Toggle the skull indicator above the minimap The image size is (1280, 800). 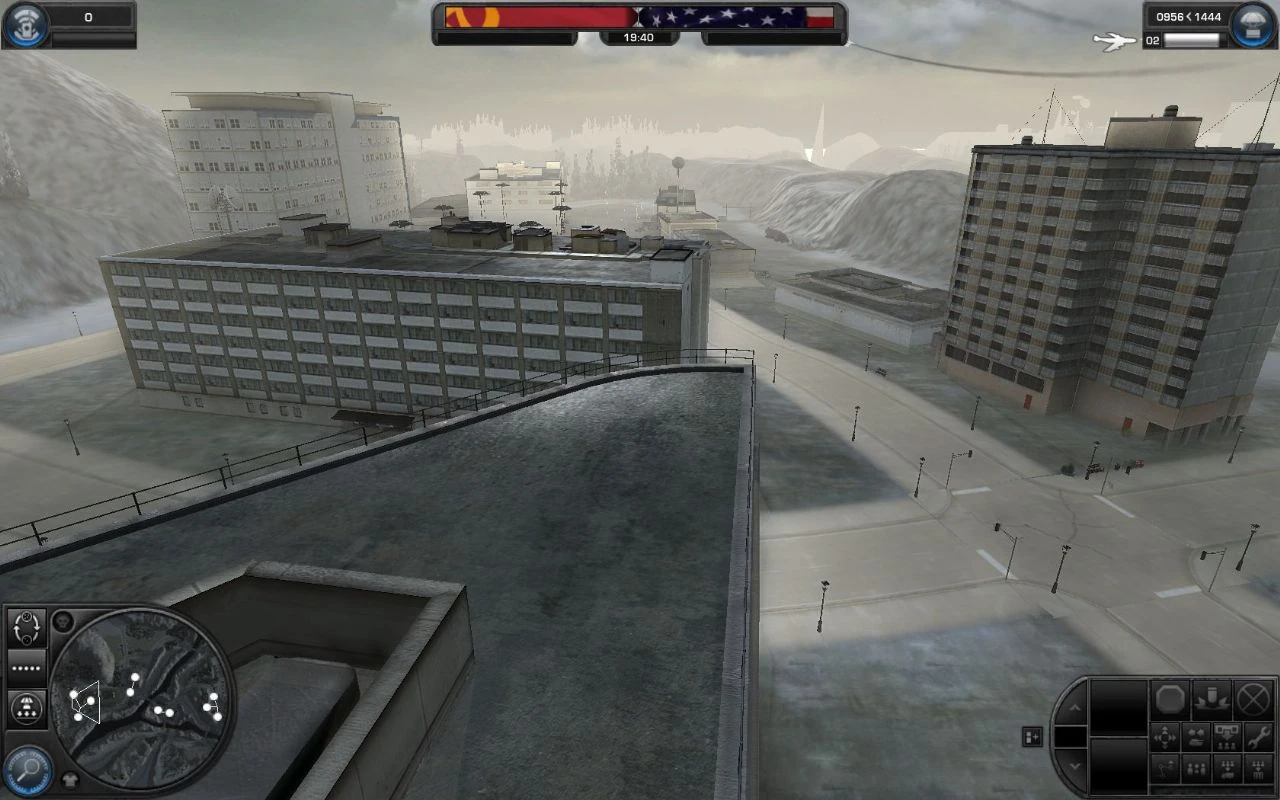coord(62,622)
